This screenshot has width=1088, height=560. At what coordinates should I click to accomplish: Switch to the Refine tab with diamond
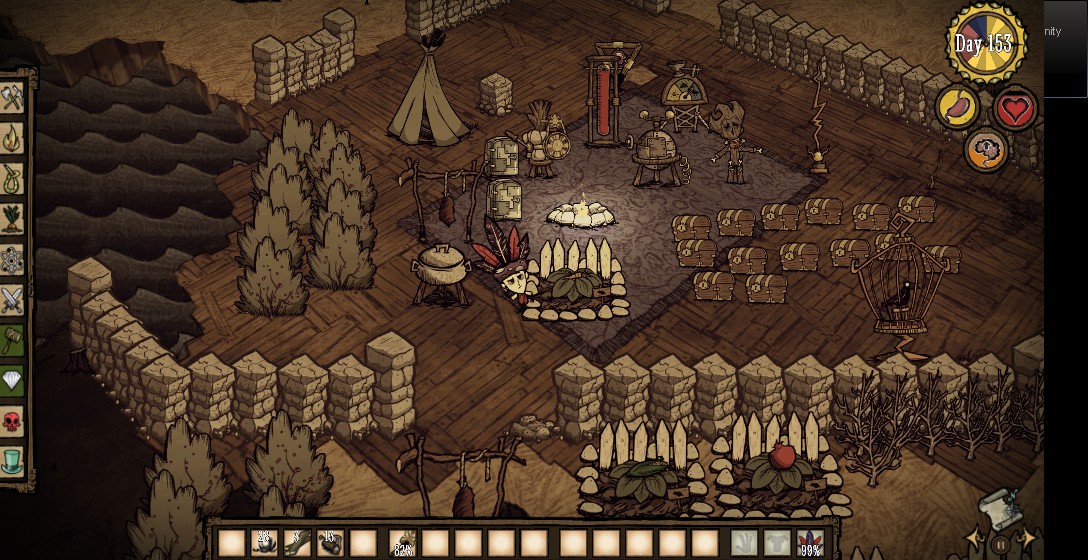[13, 381]
